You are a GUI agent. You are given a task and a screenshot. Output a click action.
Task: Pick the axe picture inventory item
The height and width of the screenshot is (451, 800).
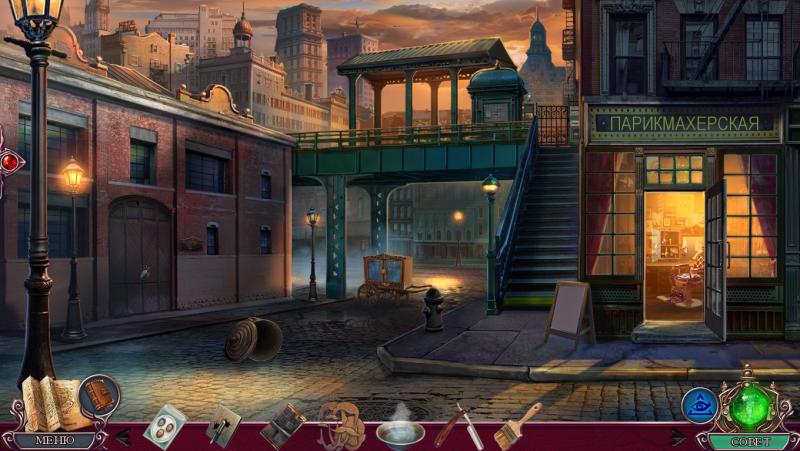tap(223, 424)
